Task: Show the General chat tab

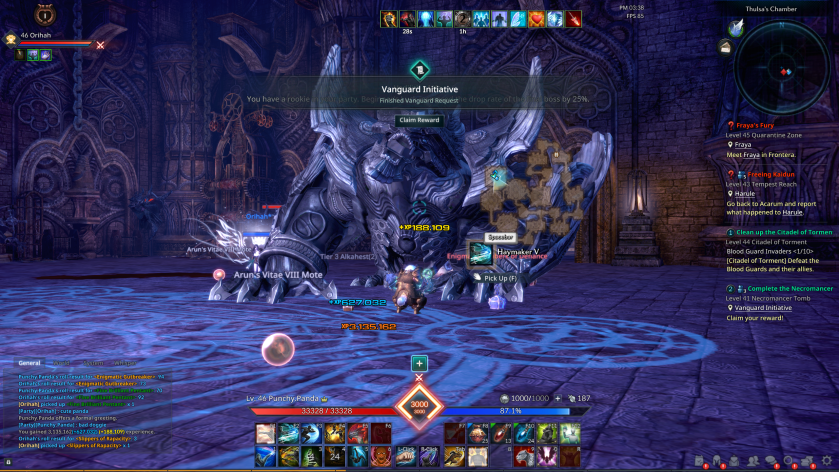Action: click(30, 363)
